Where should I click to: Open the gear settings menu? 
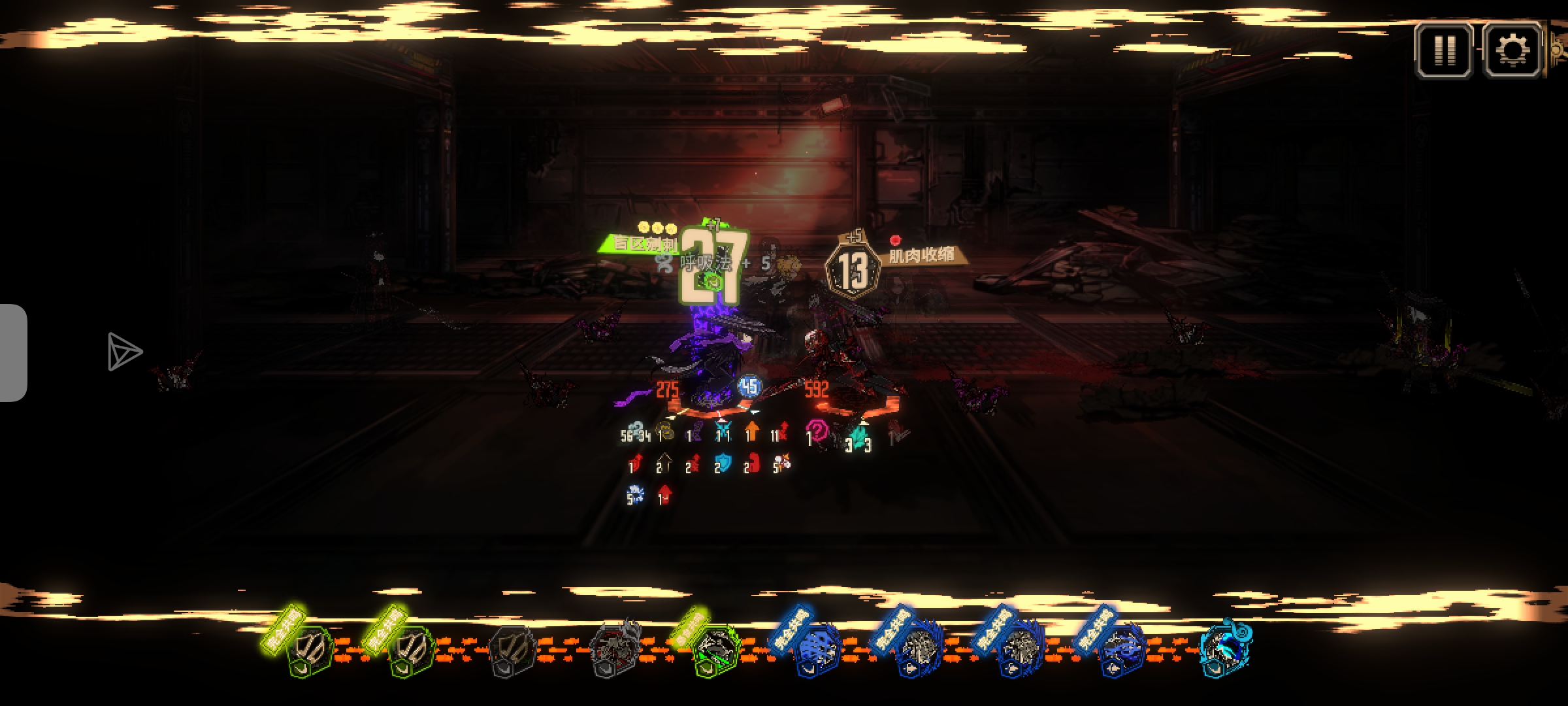[x=1512, y=50]
